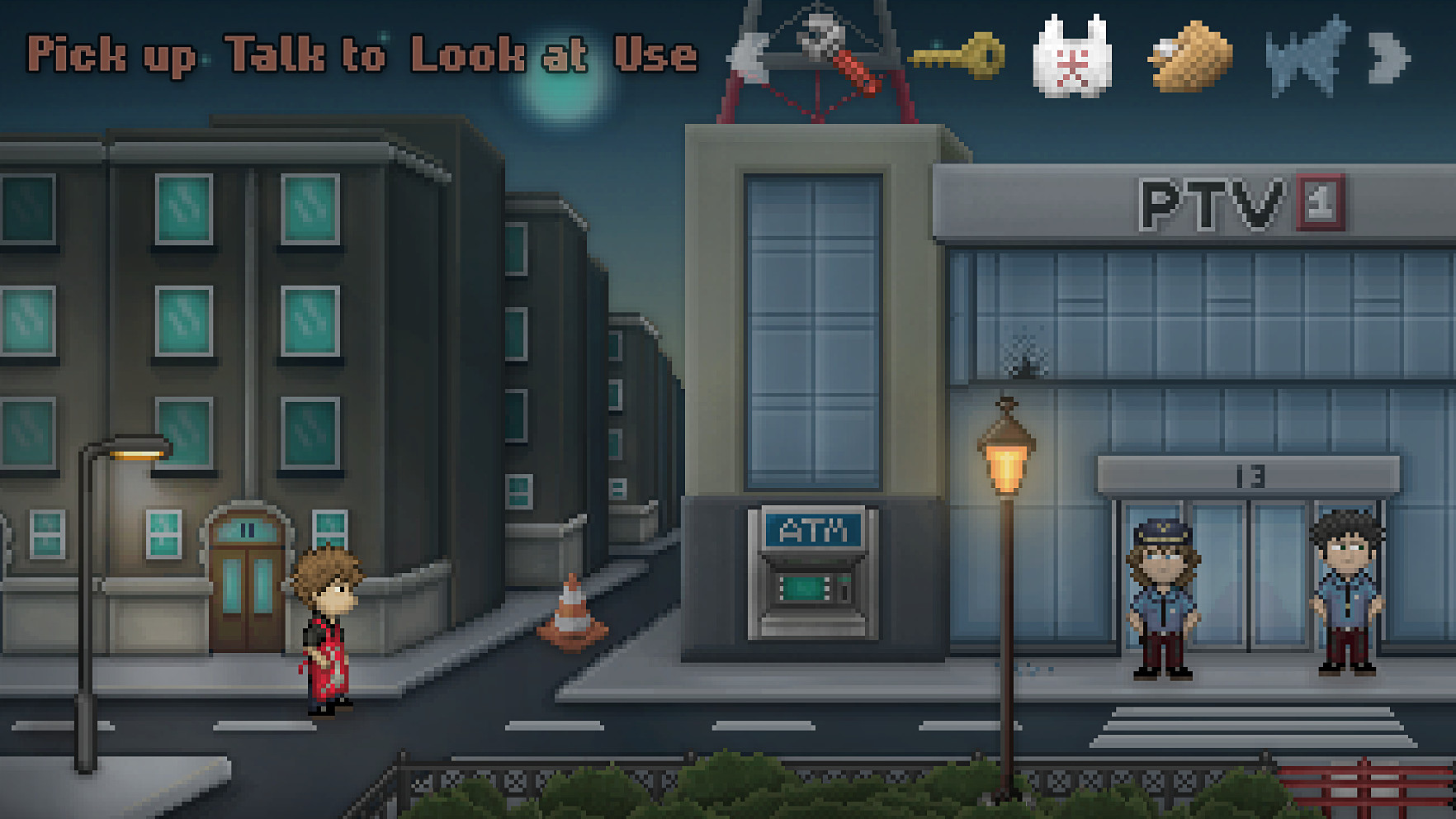Activate the Look at verb
Viewport: 1456px width, 819px height.
[x=499, y=54]
